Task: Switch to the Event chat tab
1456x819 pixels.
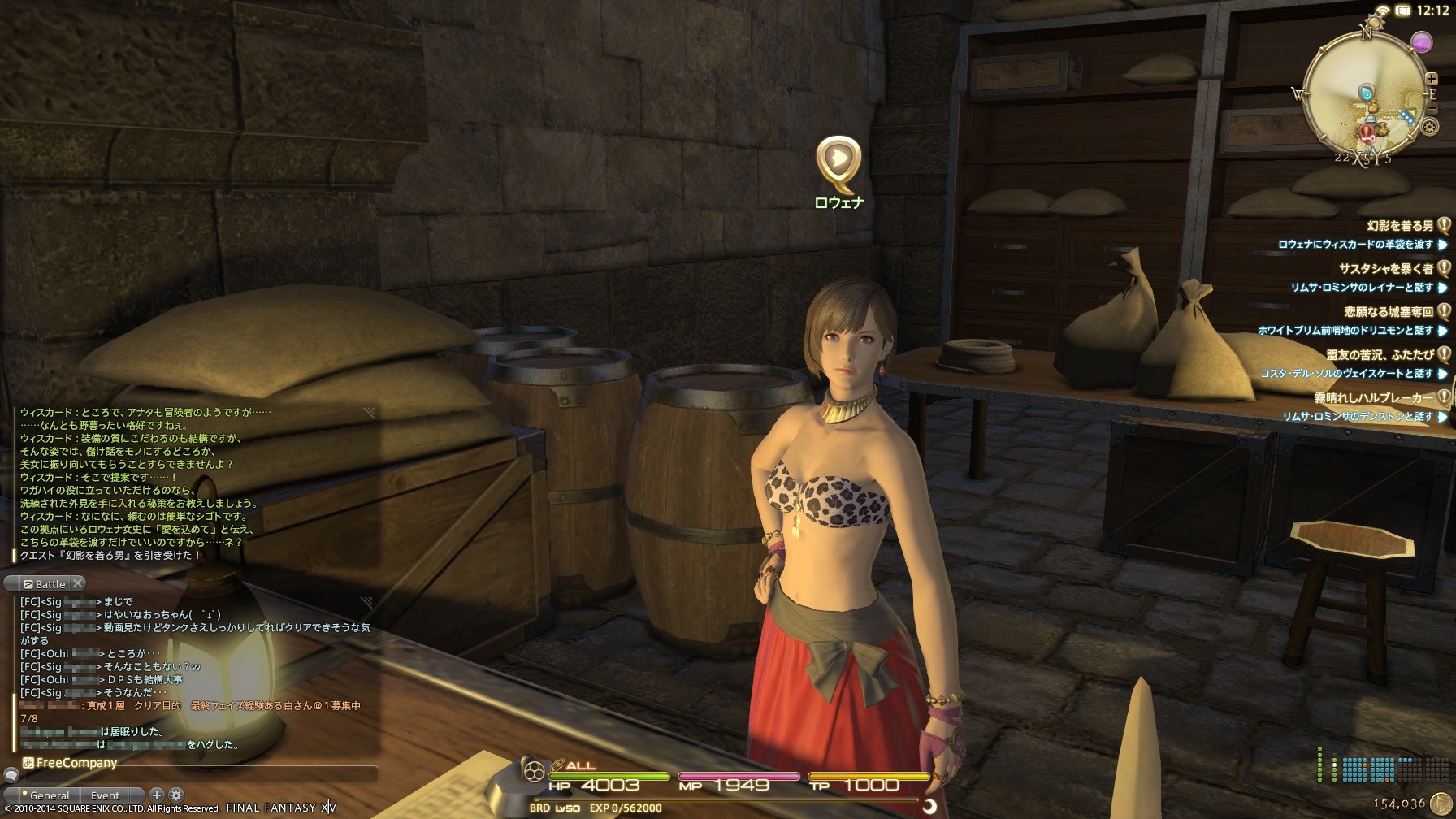Action: click(x=105, y=795)
